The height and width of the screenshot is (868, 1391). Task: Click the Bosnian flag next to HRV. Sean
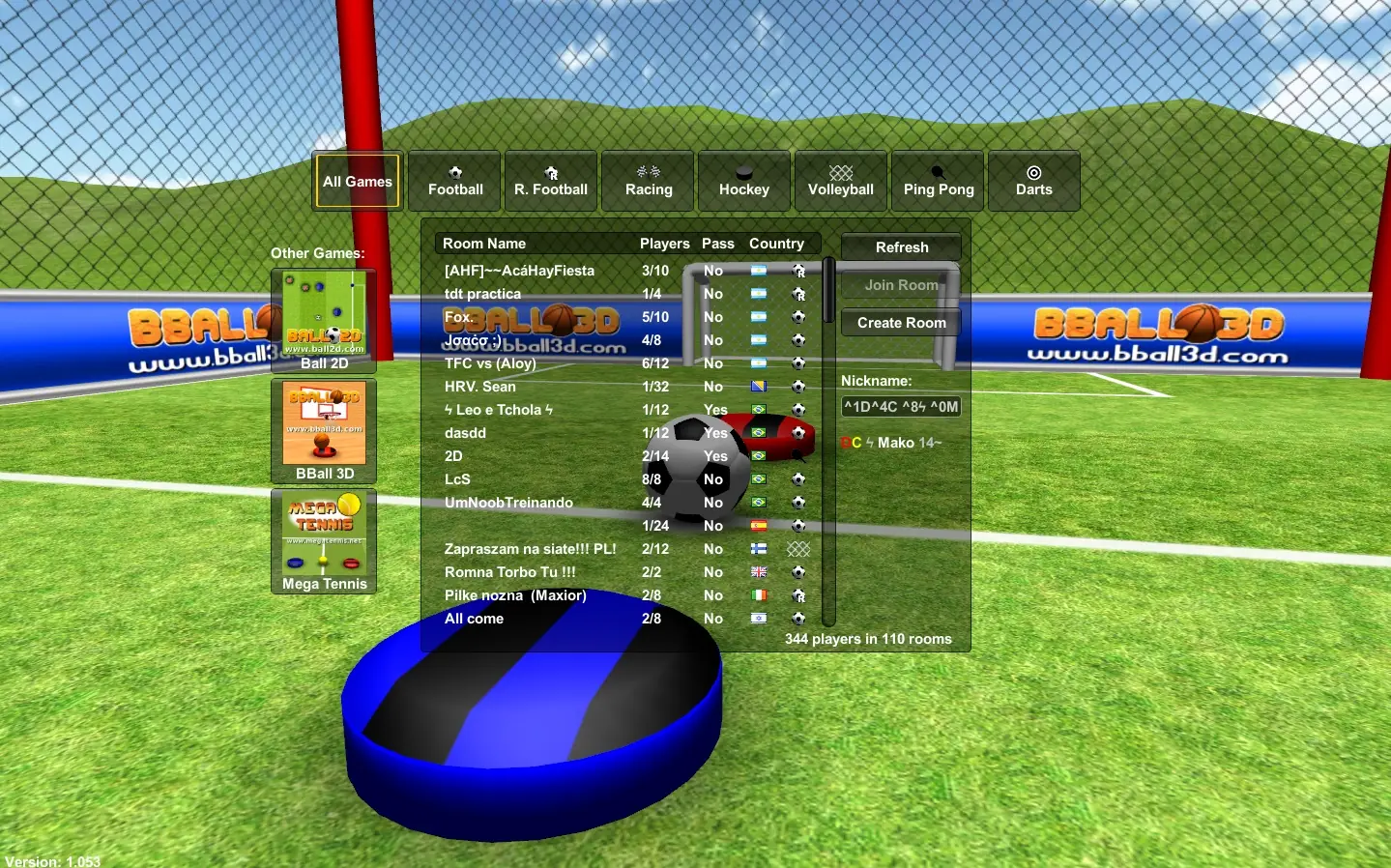coord(759,387)
